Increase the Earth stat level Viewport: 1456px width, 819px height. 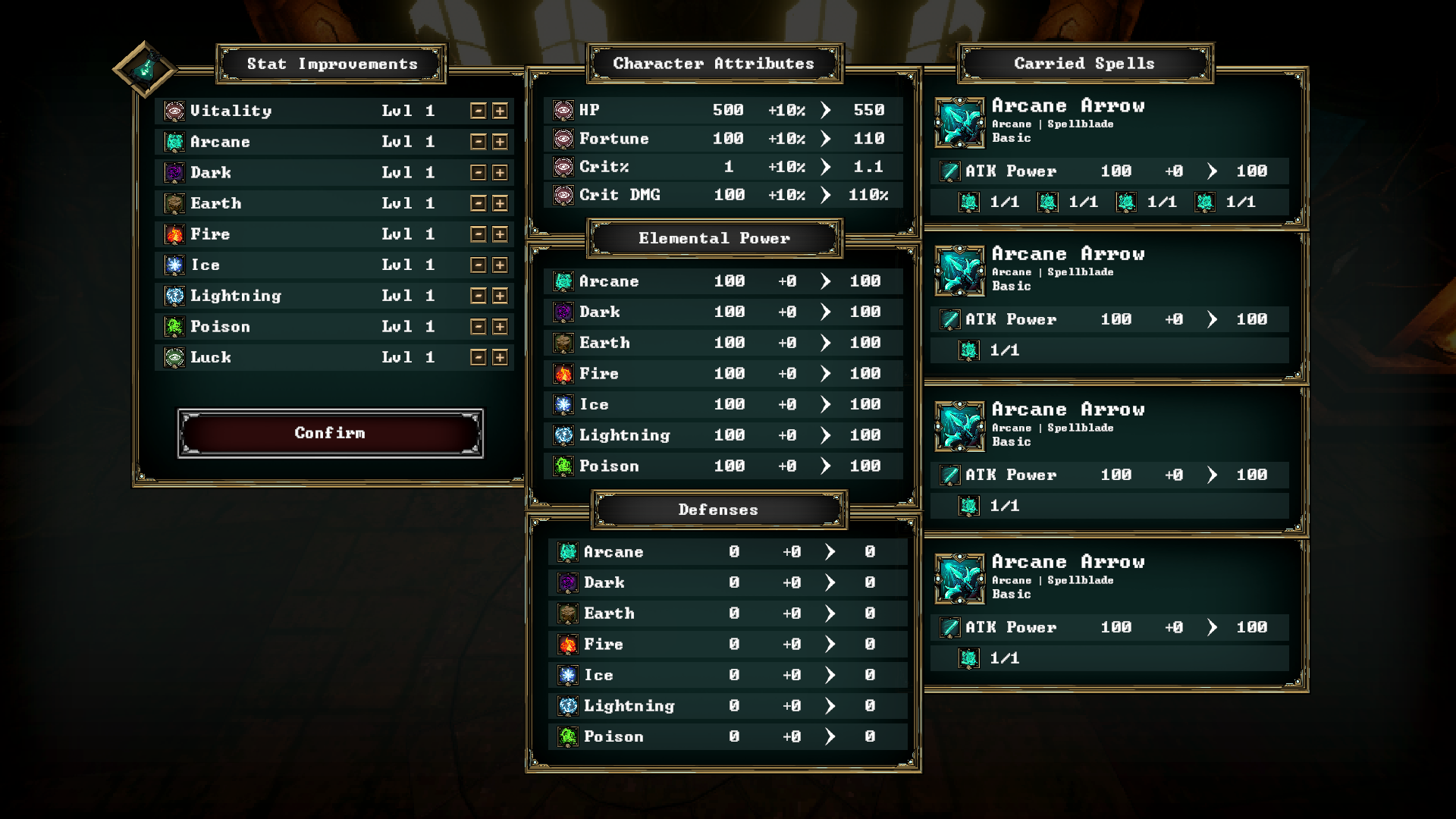tap(500, 203)
